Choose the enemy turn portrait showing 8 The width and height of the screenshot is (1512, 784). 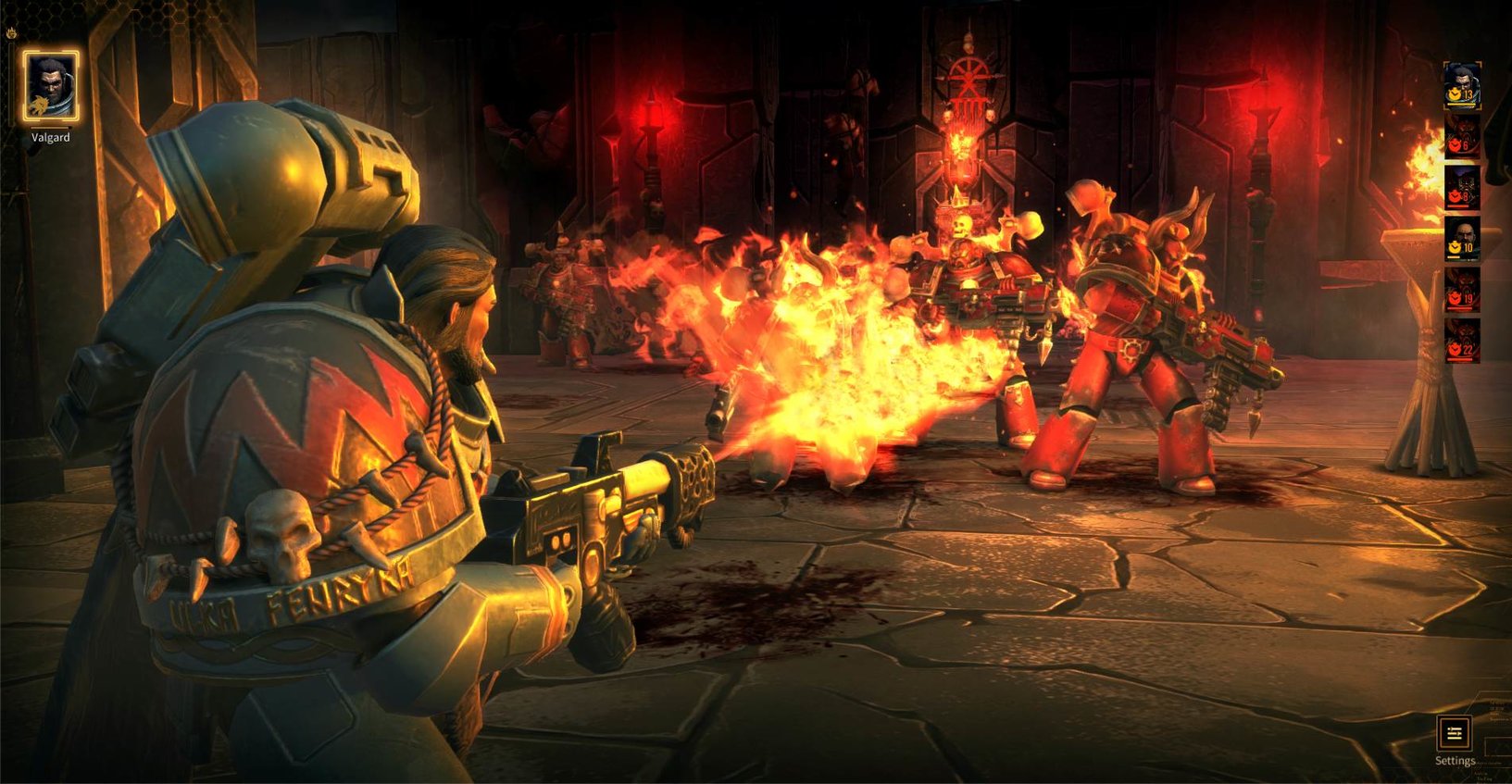coord(1462,188)
